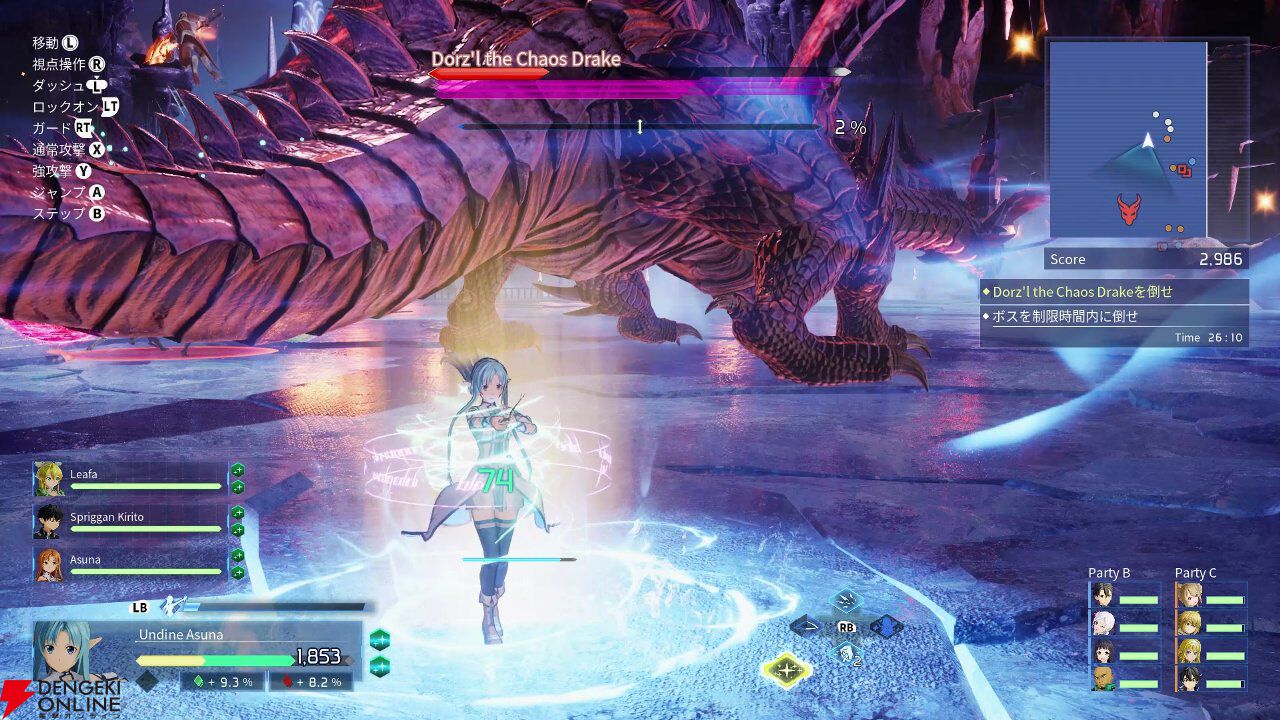Choose Asuna's orange-haired party portrait
The image size is (1280, 720).
[48, 564]
